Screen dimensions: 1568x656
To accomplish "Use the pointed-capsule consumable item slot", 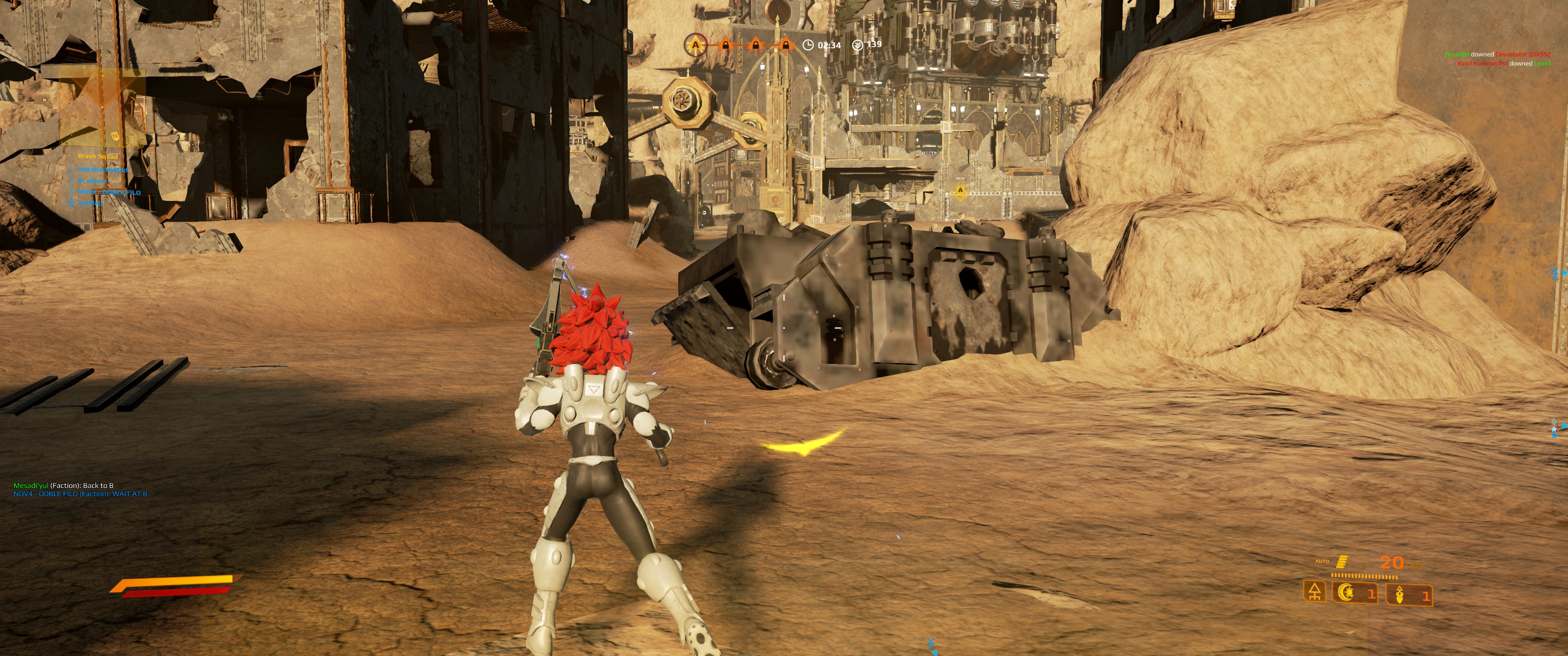I will pyautogui.click(x=1408, y=594).
